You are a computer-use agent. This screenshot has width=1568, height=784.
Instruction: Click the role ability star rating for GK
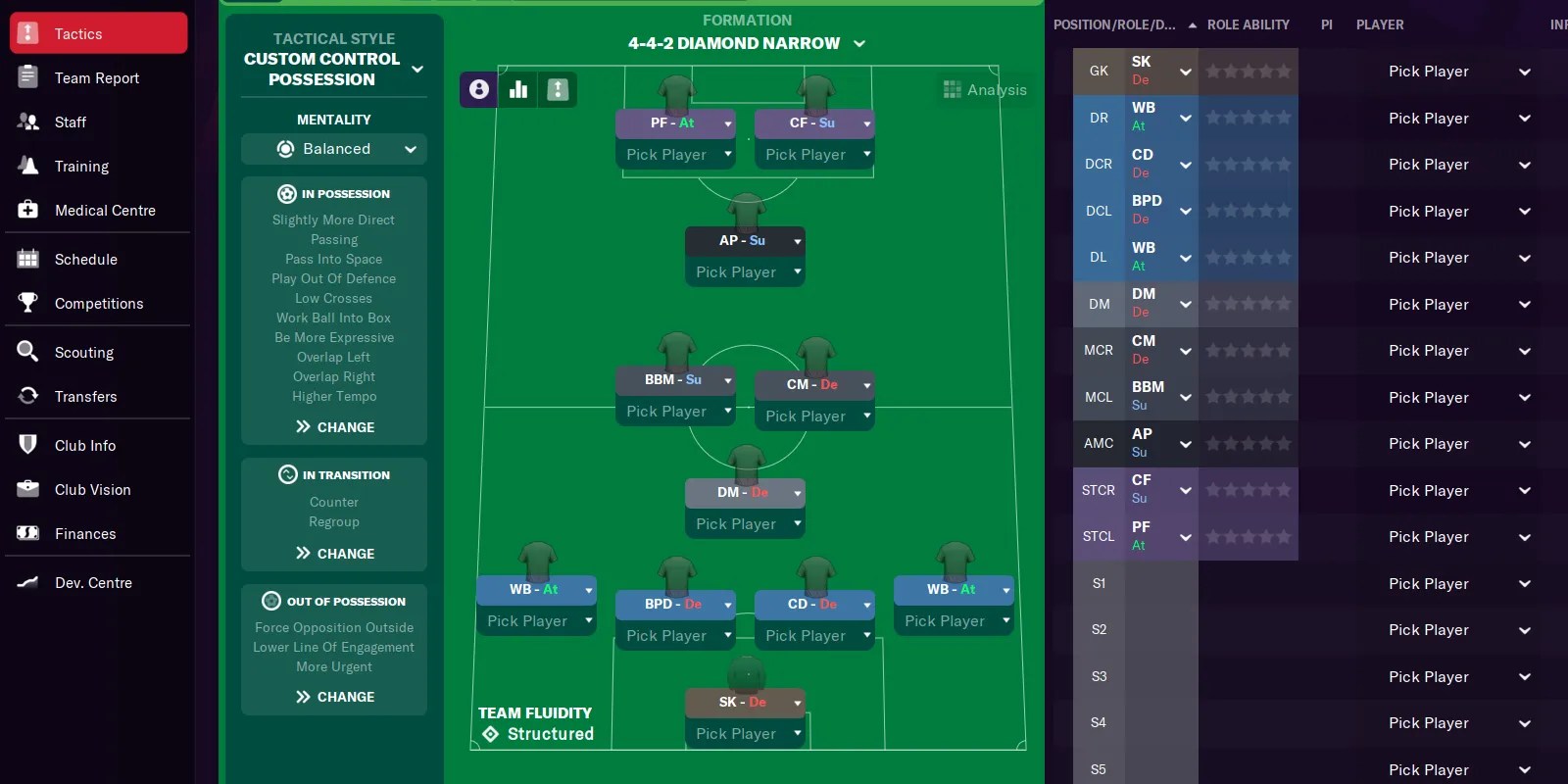click(x=1249, y=71)
